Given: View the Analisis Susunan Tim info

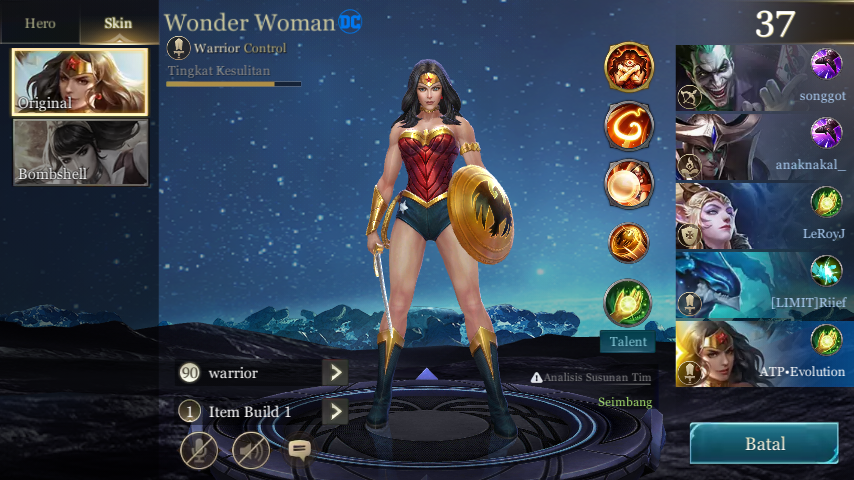Looking at the screenshot, I should coord(591,378).
